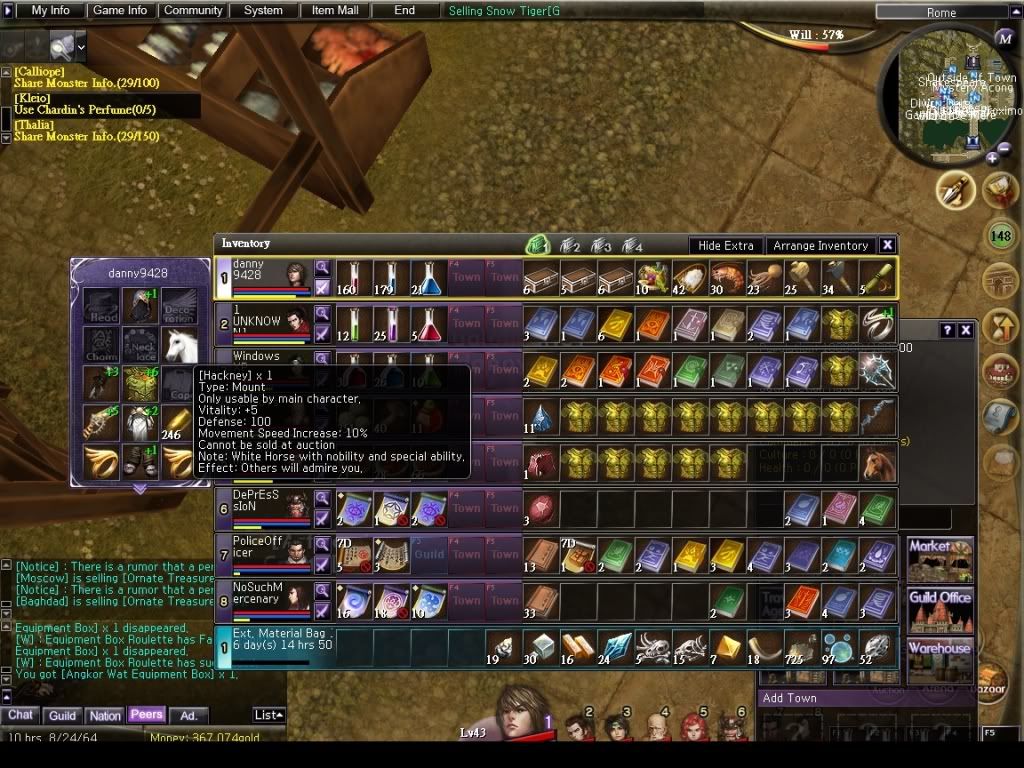Select the Add Town option
This screenshot has height=768, width=1024.
790,698
